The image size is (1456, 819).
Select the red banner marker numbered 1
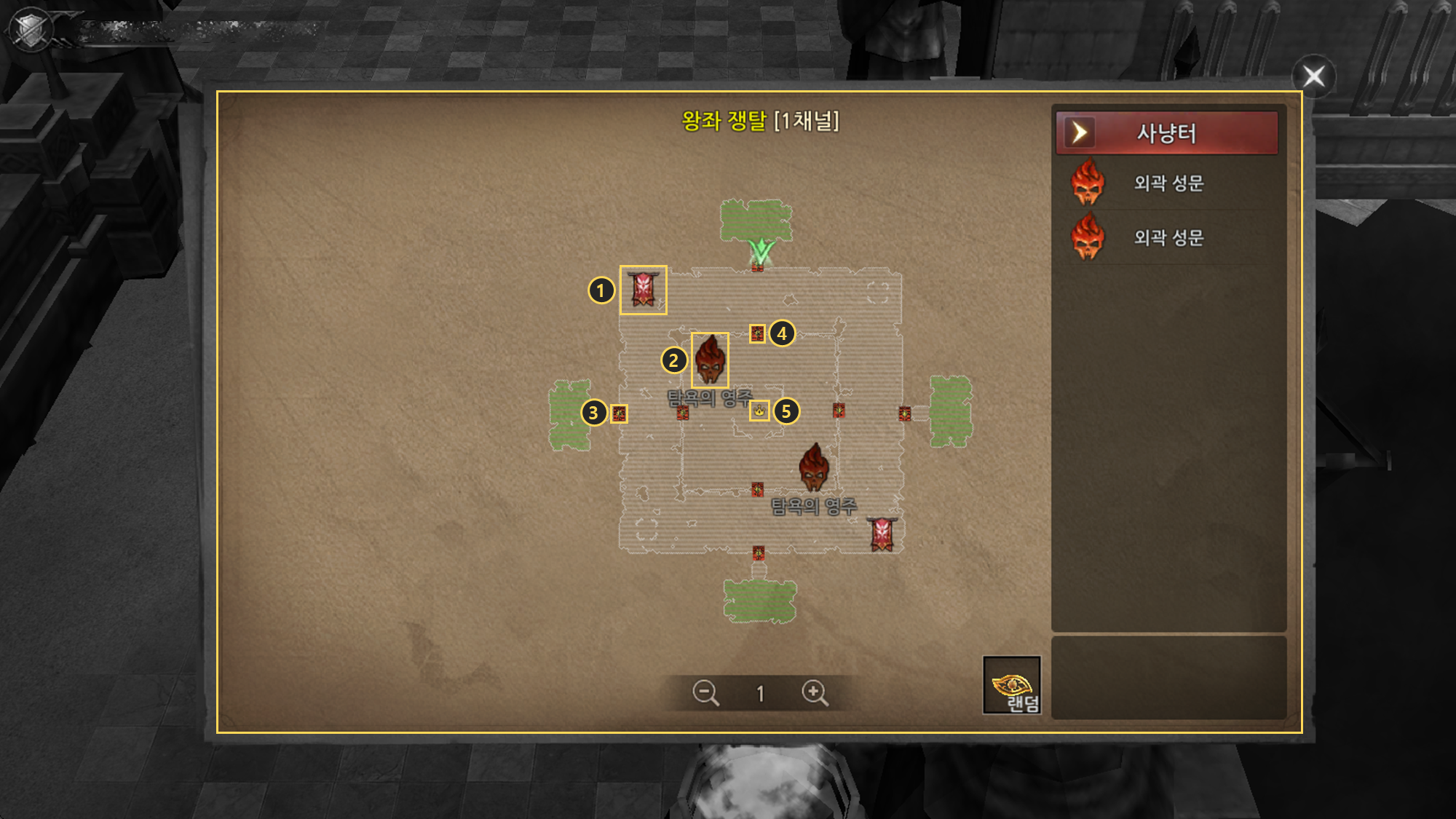point(643,290)
